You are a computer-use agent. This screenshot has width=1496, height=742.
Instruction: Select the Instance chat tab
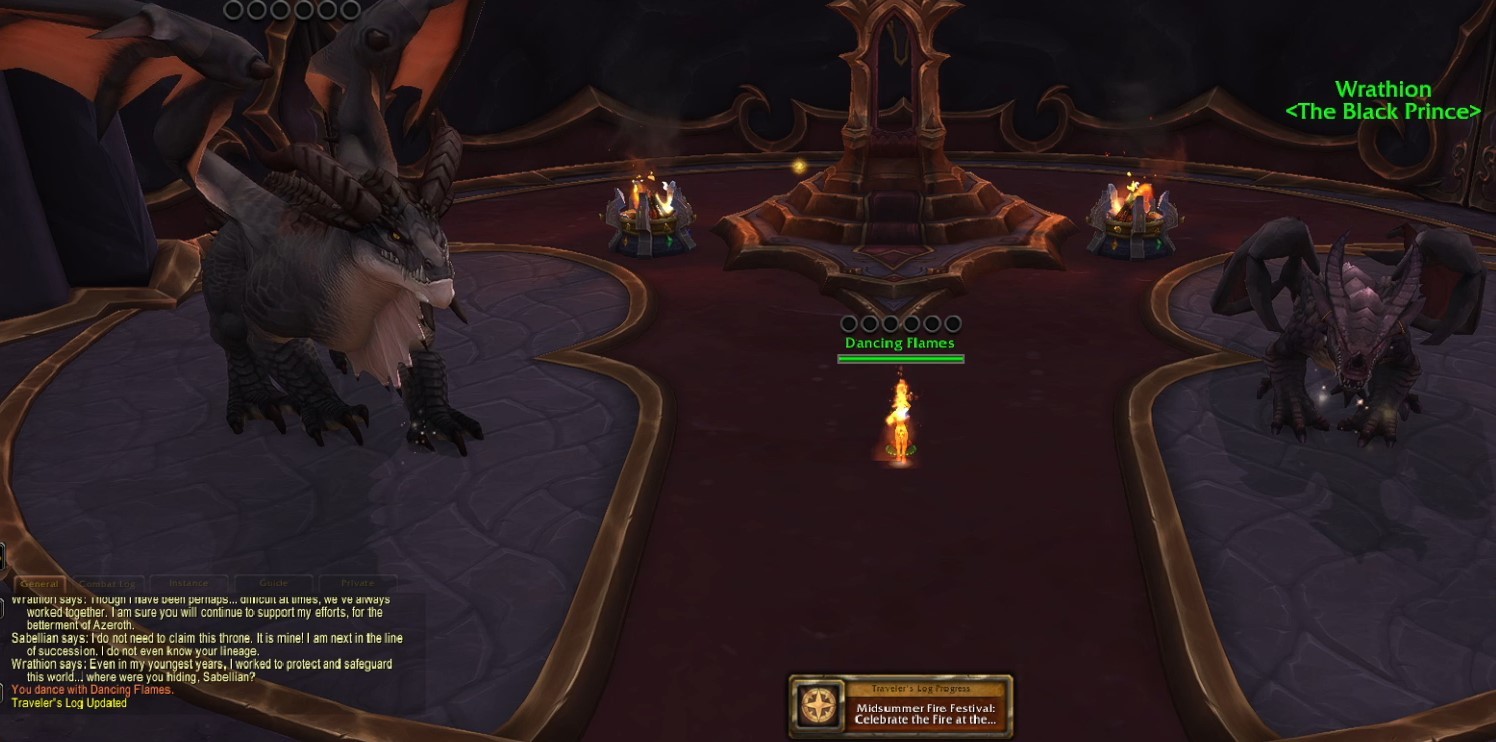(x=189, y=583)
